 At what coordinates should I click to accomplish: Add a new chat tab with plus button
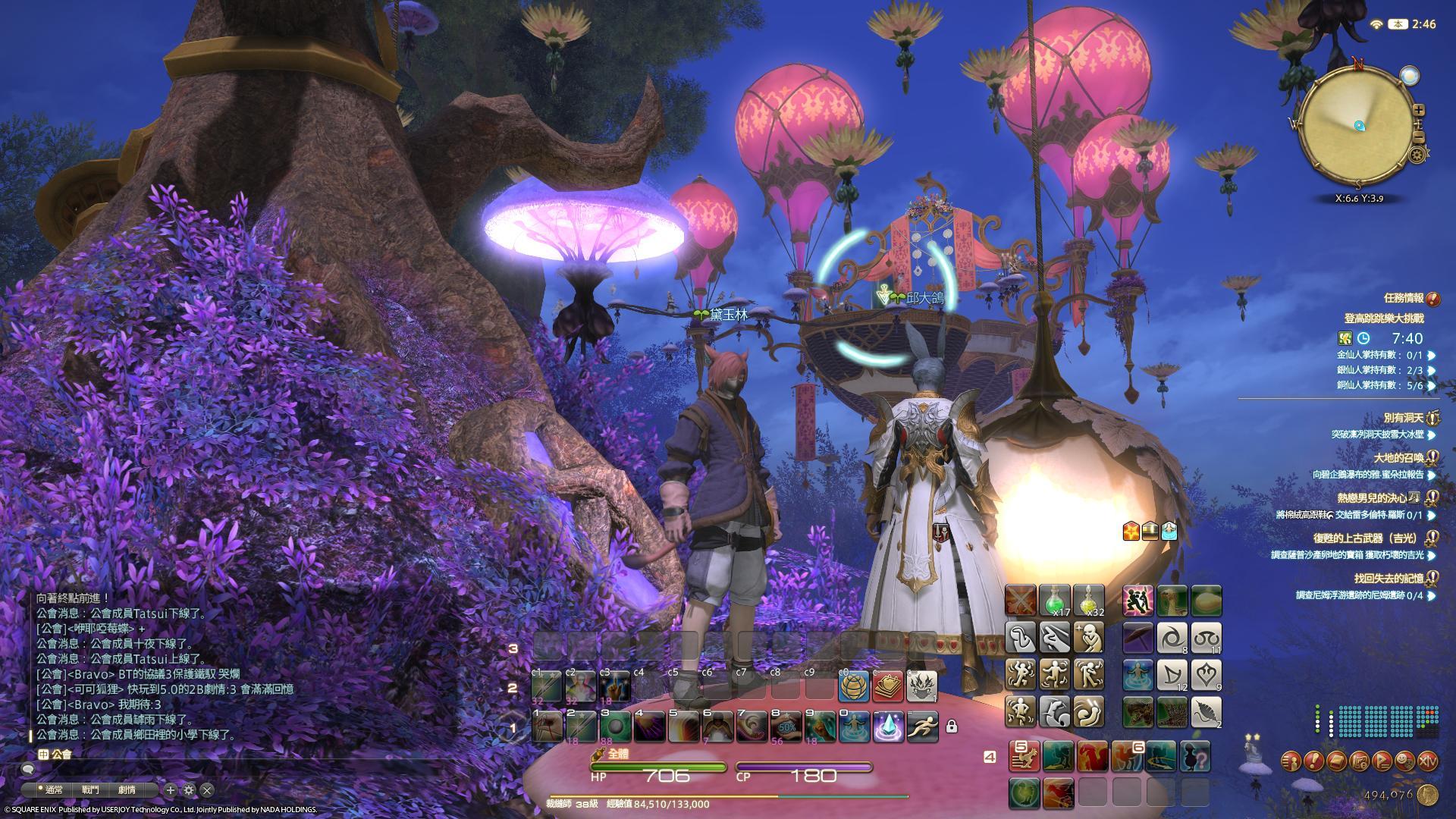(x=171, y=790)
